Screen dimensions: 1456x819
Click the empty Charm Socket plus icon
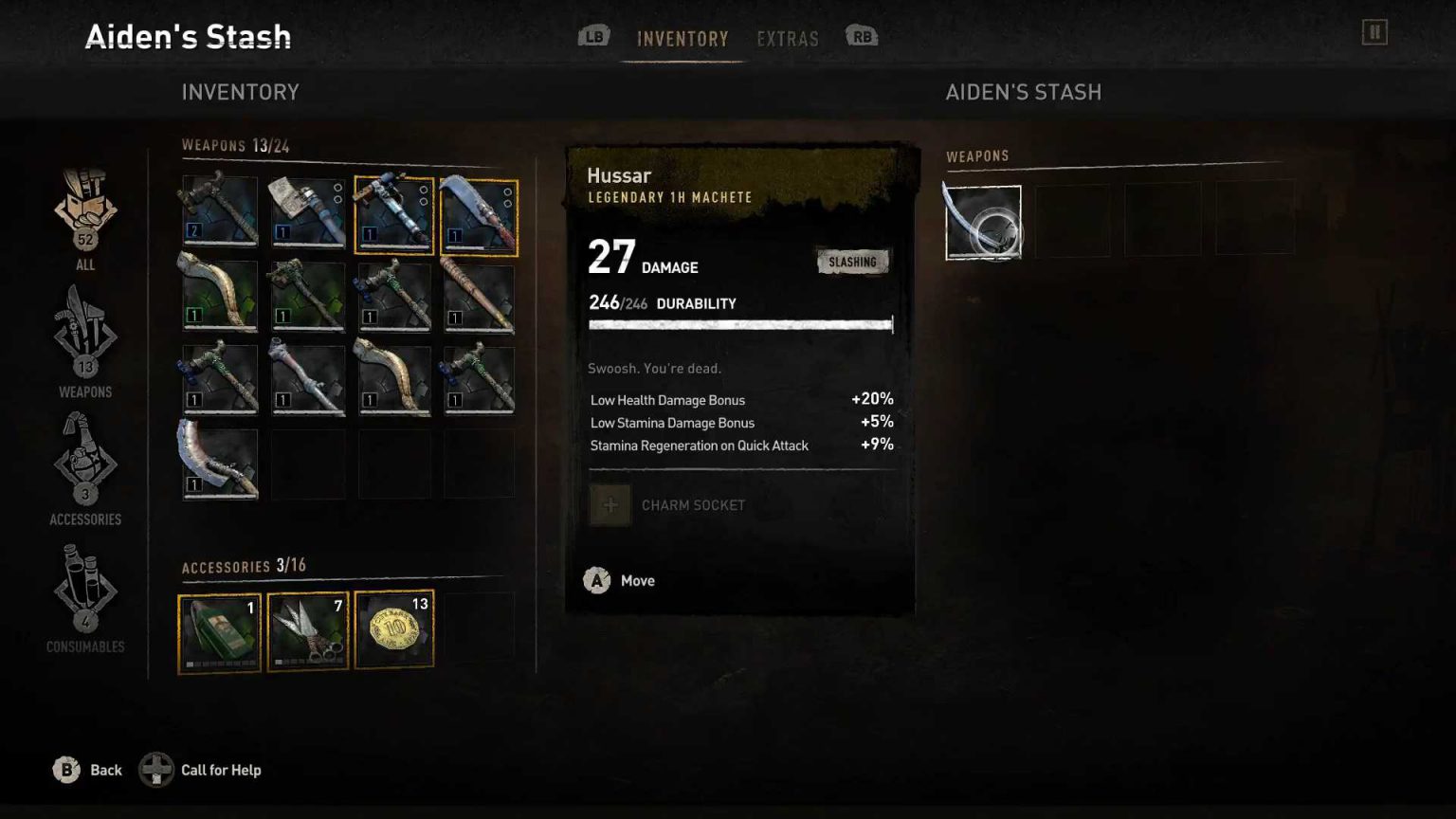point(610,505)
